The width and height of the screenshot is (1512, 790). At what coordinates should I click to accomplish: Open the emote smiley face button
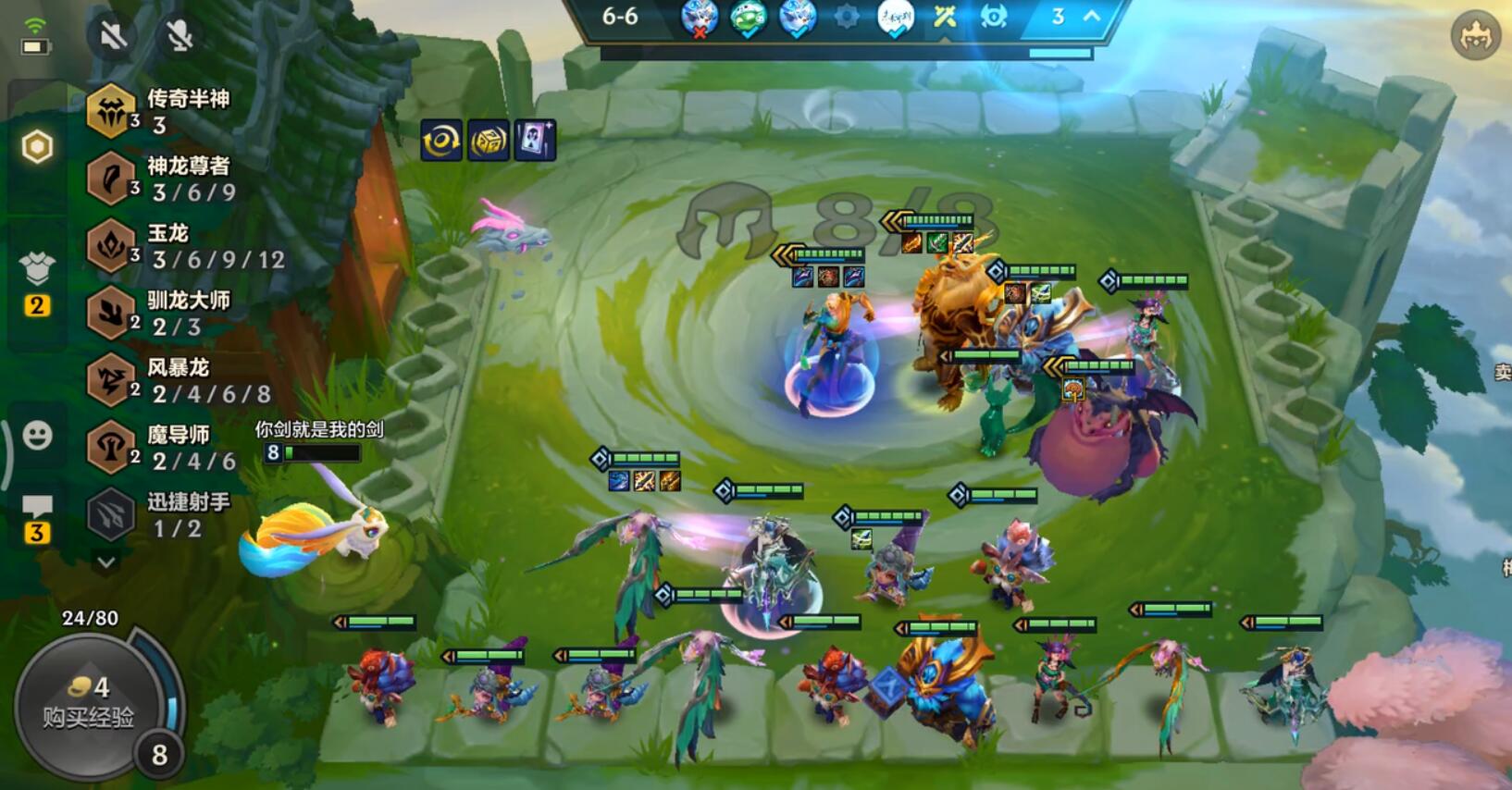point(37,435)
